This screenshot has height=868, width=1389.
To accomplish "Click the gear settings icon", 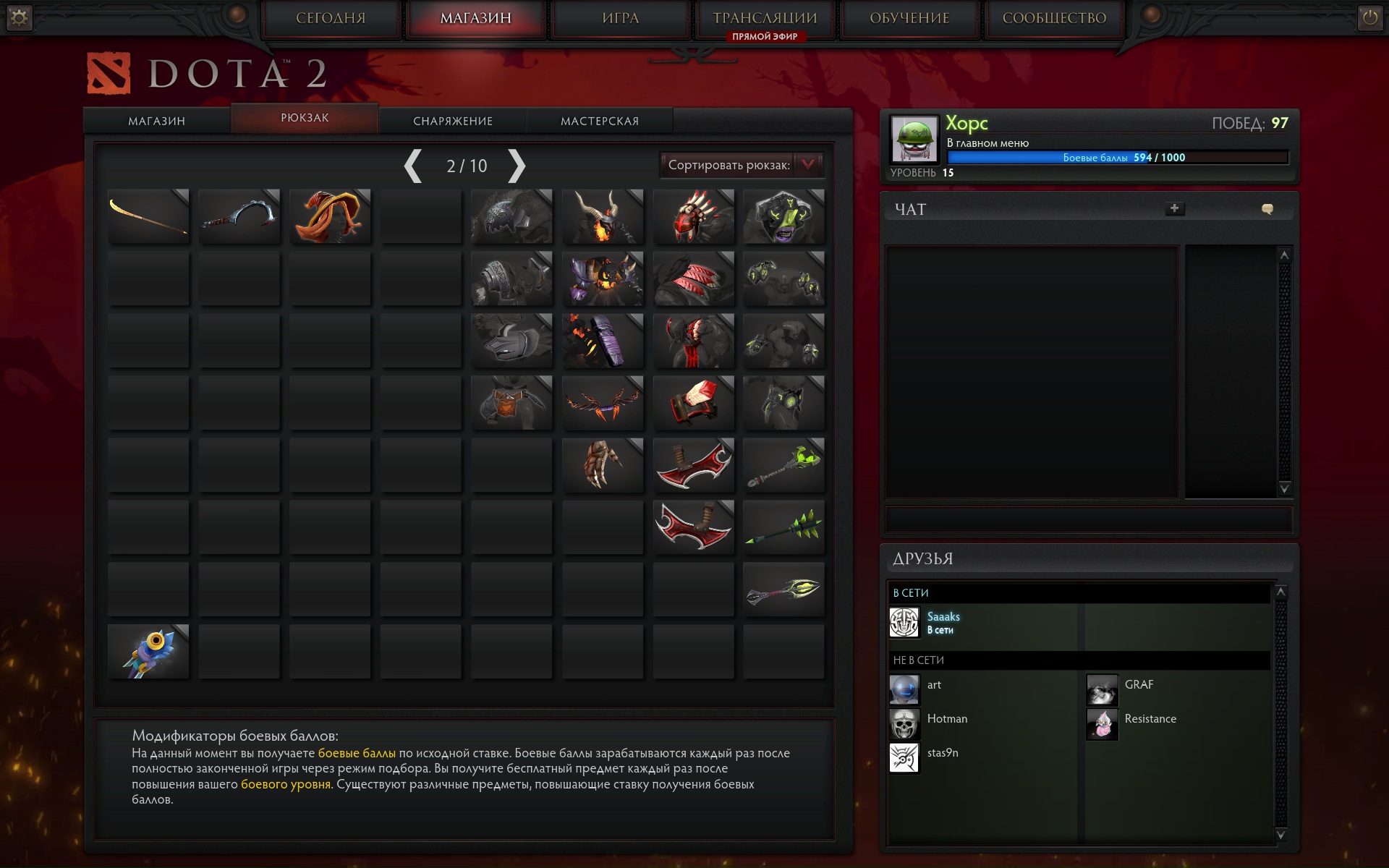I will [20, 17].
